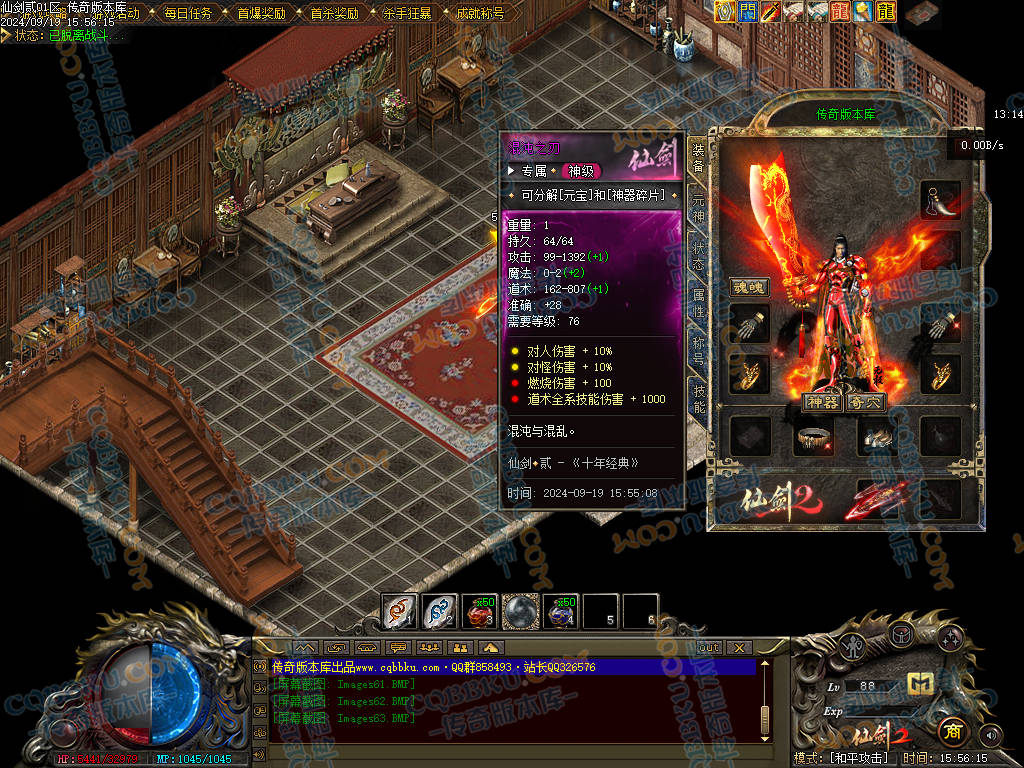Open the 神器 artifact button
Image resolution: width=1024 pixels, height=768 pixels.
pyautogui.click(x=821, y=402)
